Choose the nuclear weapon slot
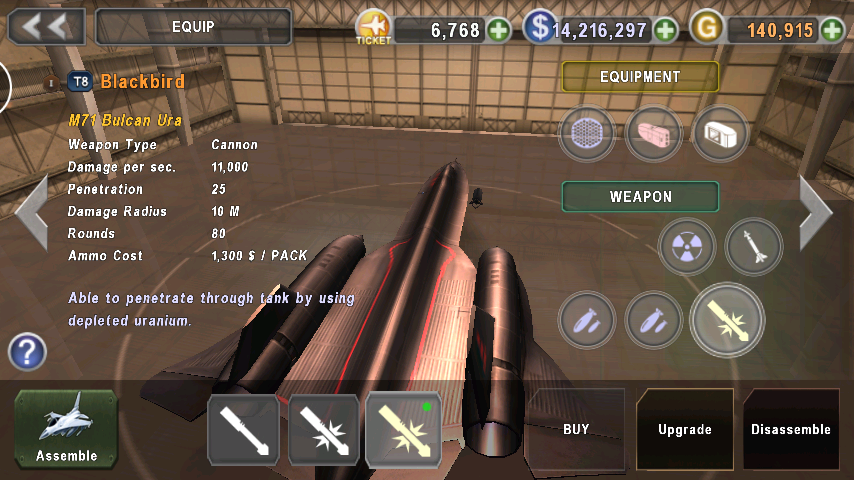The image size is (854, 480). click(687, 246)
